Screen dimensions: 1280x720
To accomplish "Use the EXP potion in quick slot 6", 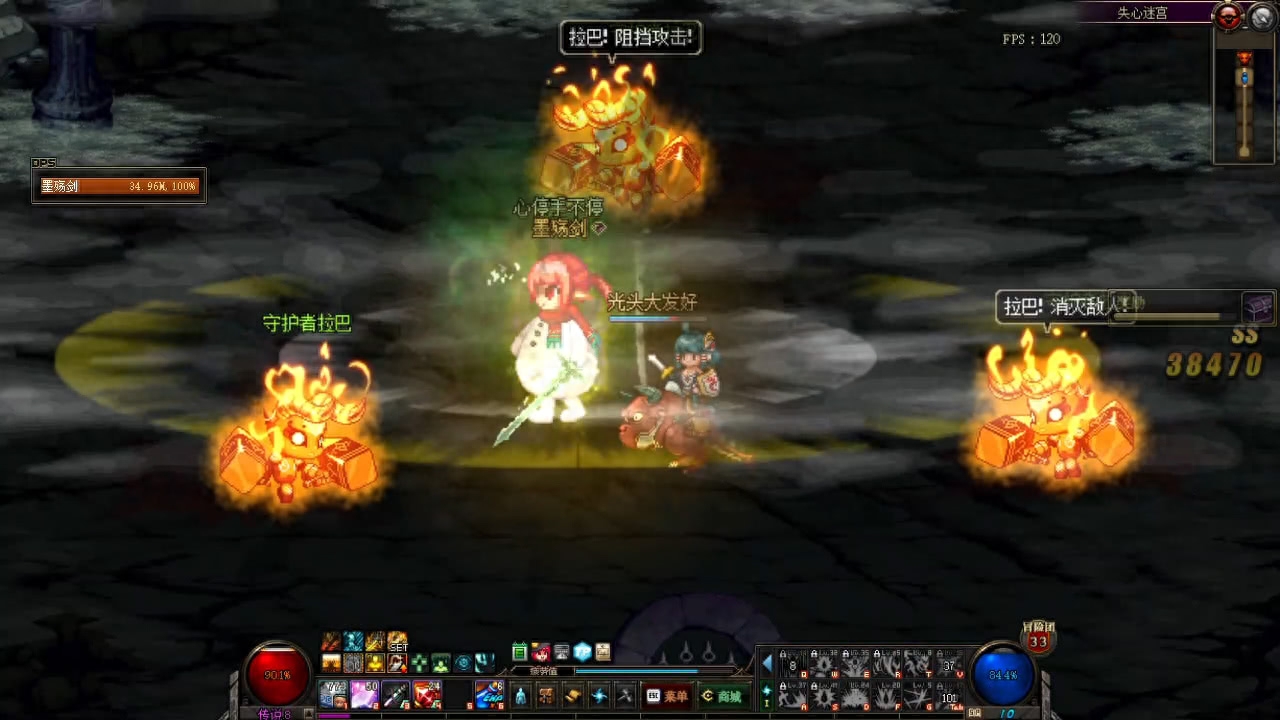I will (489, 694).
